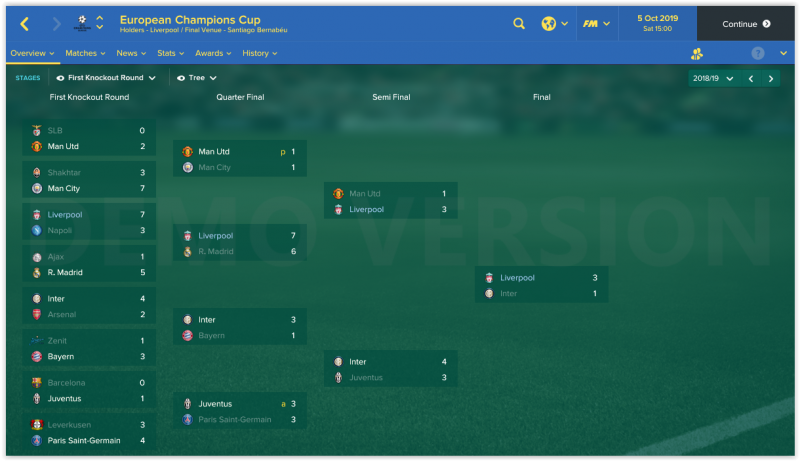Open the Matches tab dropdown

(x=85, y=53)
